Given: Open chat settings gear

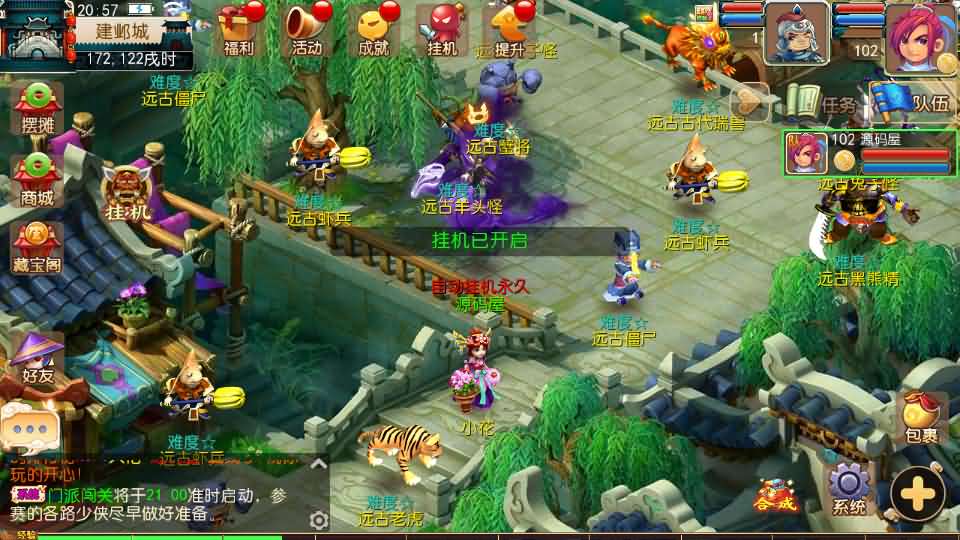Looking at the screenshot, I should tap(319, 520).
